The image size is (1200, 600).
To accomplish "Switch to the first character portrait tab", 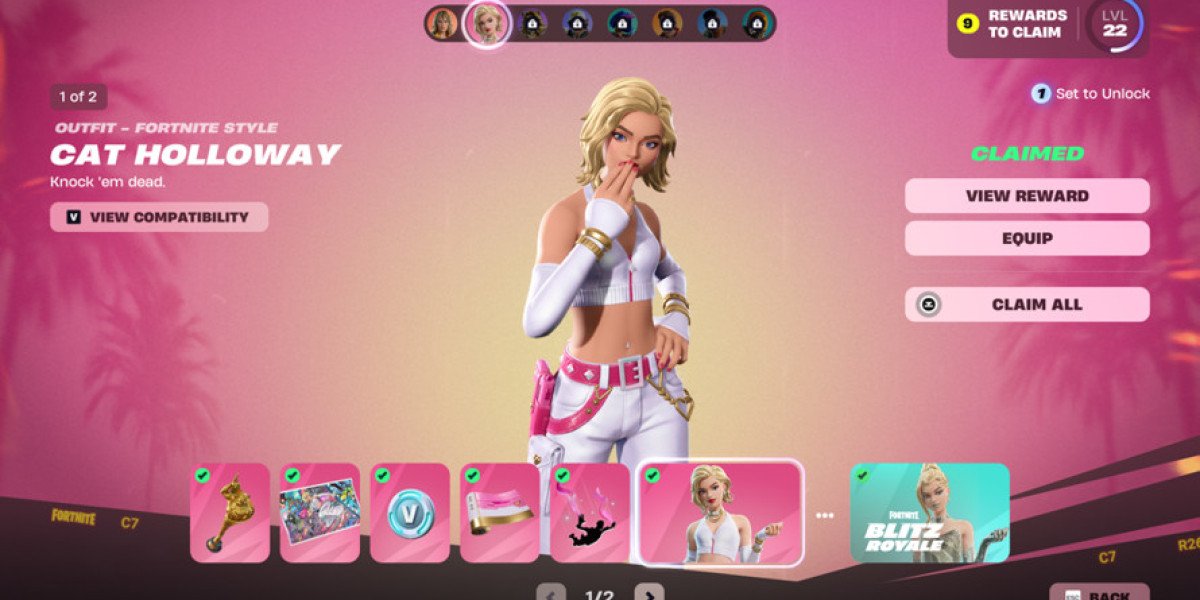I will pyautogui.click(x=441, y=24).
